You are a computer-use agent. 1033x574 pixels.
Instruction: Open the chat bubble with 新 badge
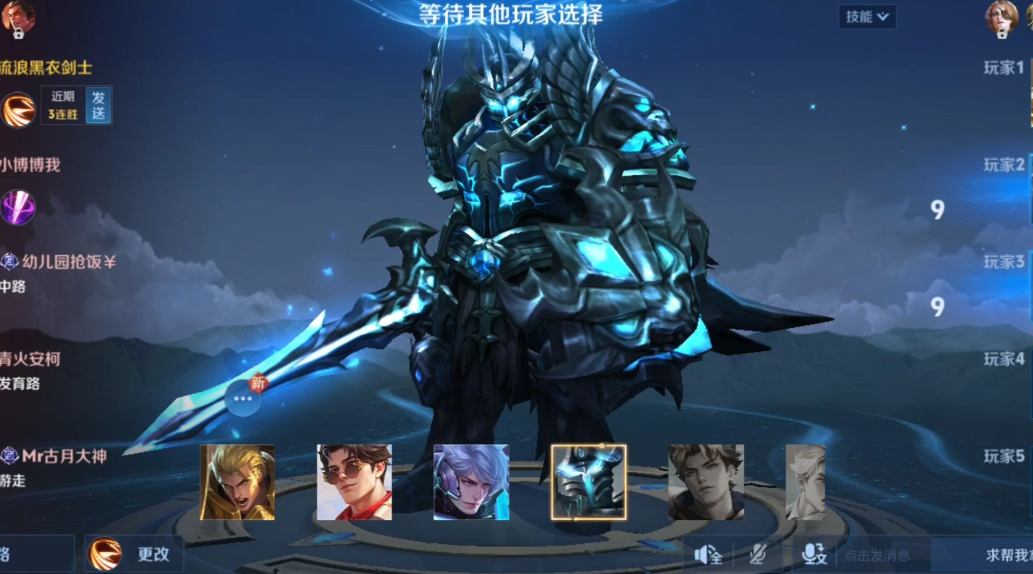click(243, 397)
